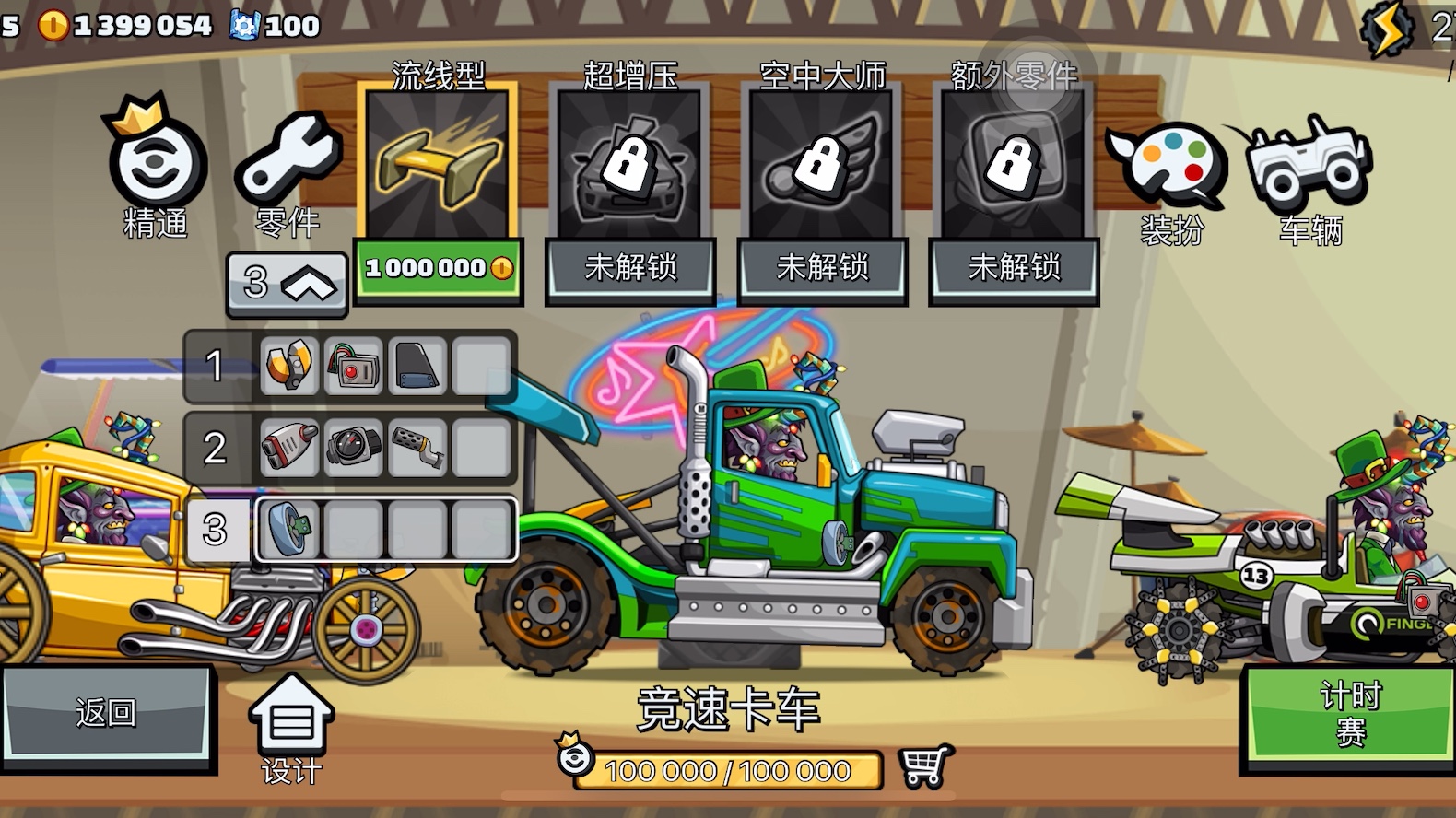
Task: Expand the level 3 upgrade chevron
Action: [x=287, y=284]
